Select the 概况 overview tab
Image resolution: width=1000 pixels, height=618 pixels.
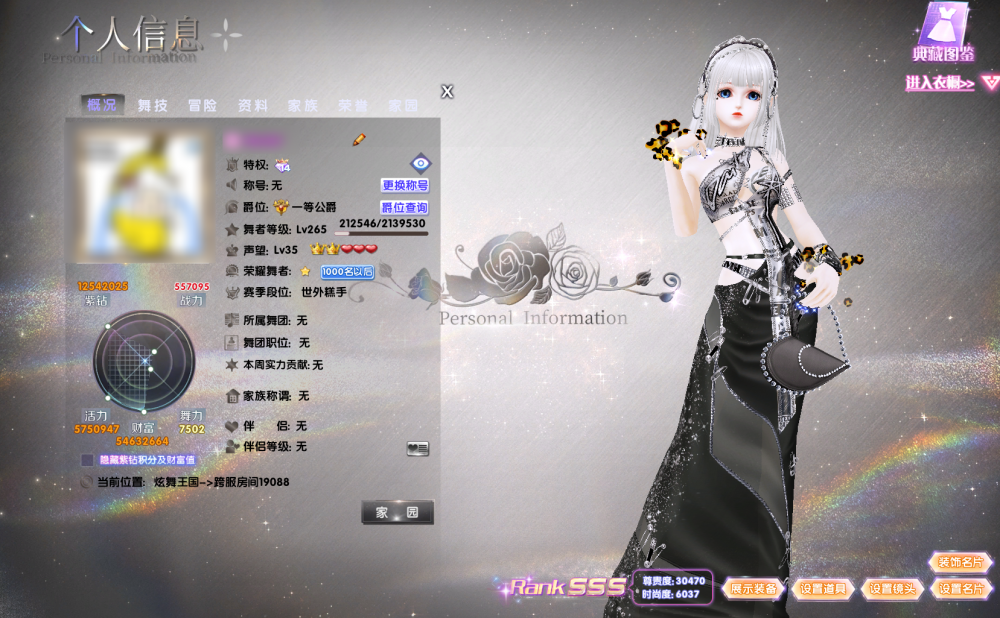102,105
